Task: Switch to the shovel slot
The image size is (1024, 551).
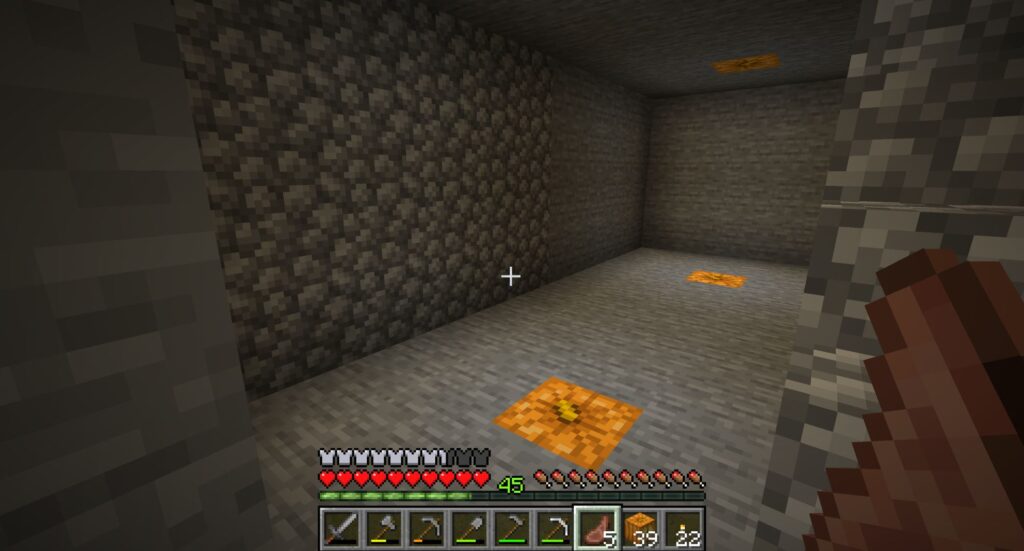Action: click(x=467, y=527)
